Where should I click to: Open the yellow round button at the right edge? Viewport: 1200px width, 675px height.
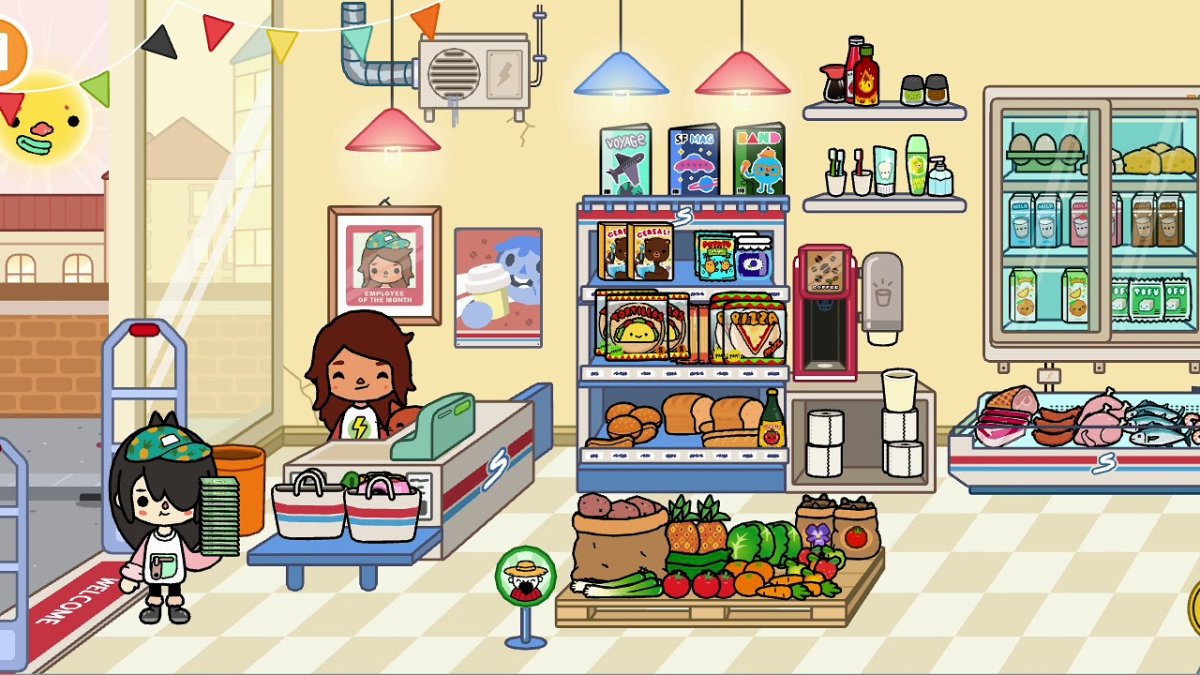1194,607
